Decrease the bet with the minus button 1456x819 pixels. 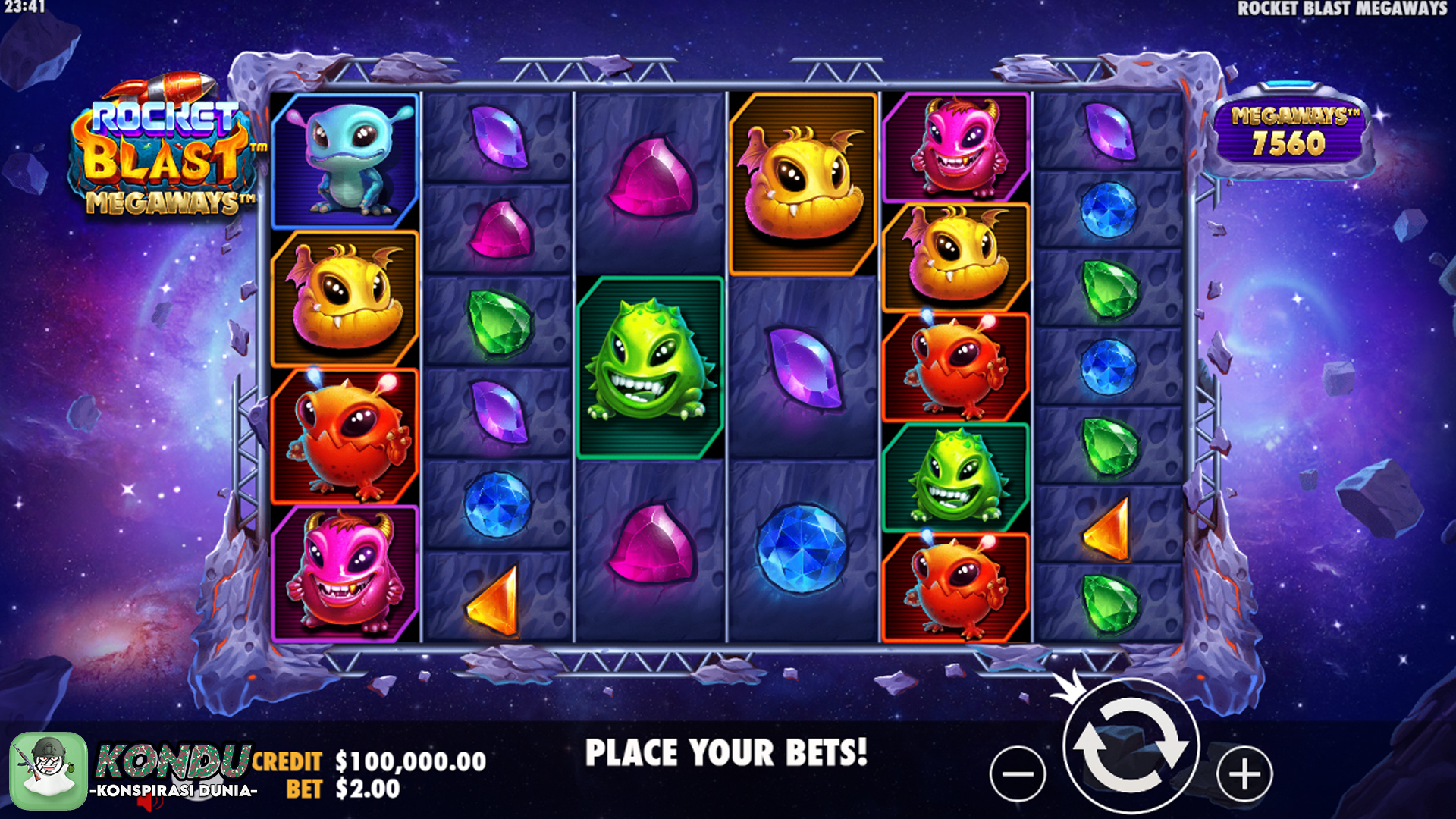[x=1018, y=773]
